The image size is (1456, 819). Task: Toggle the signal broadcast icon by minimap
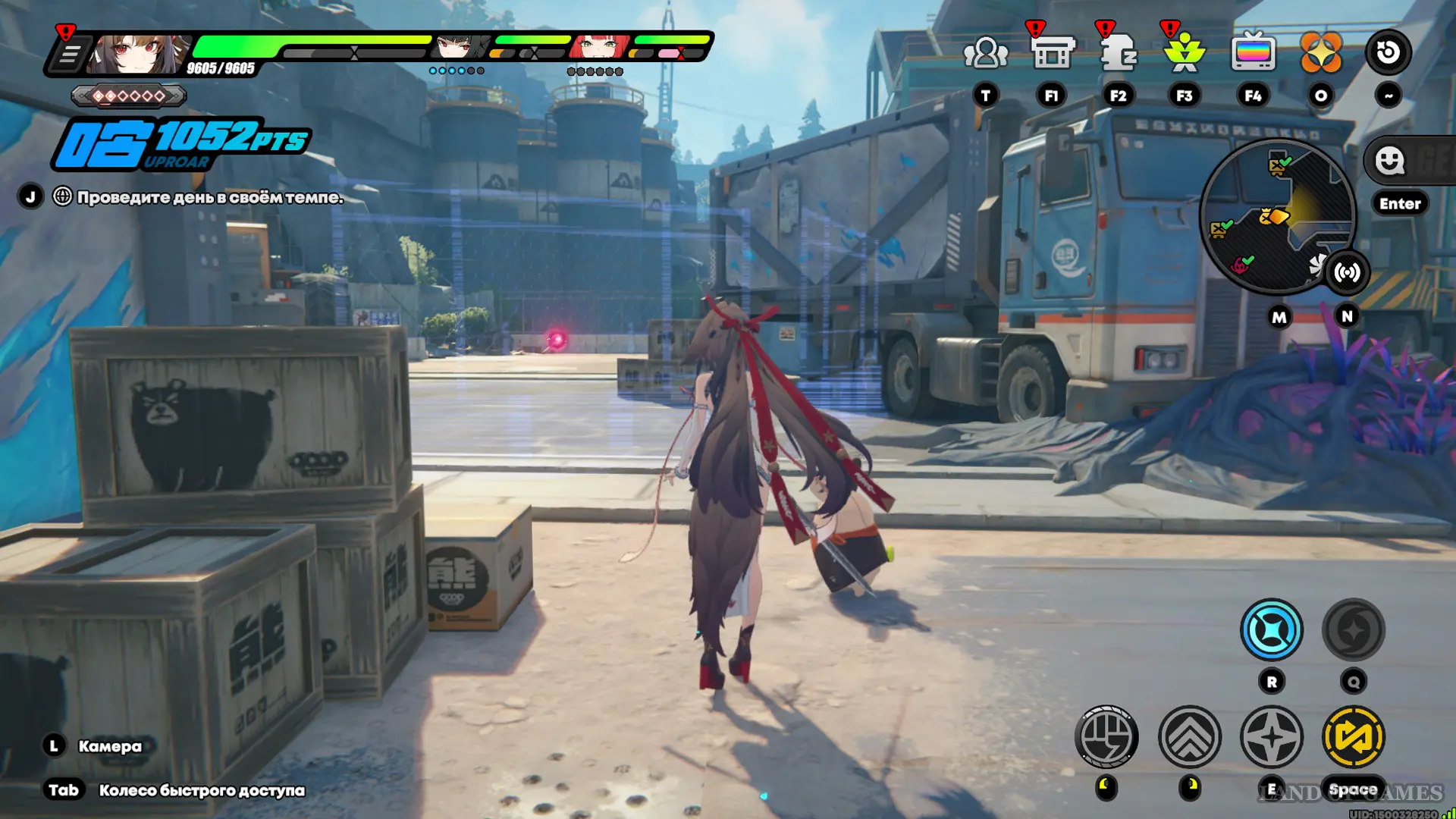tap(1347, 272)
